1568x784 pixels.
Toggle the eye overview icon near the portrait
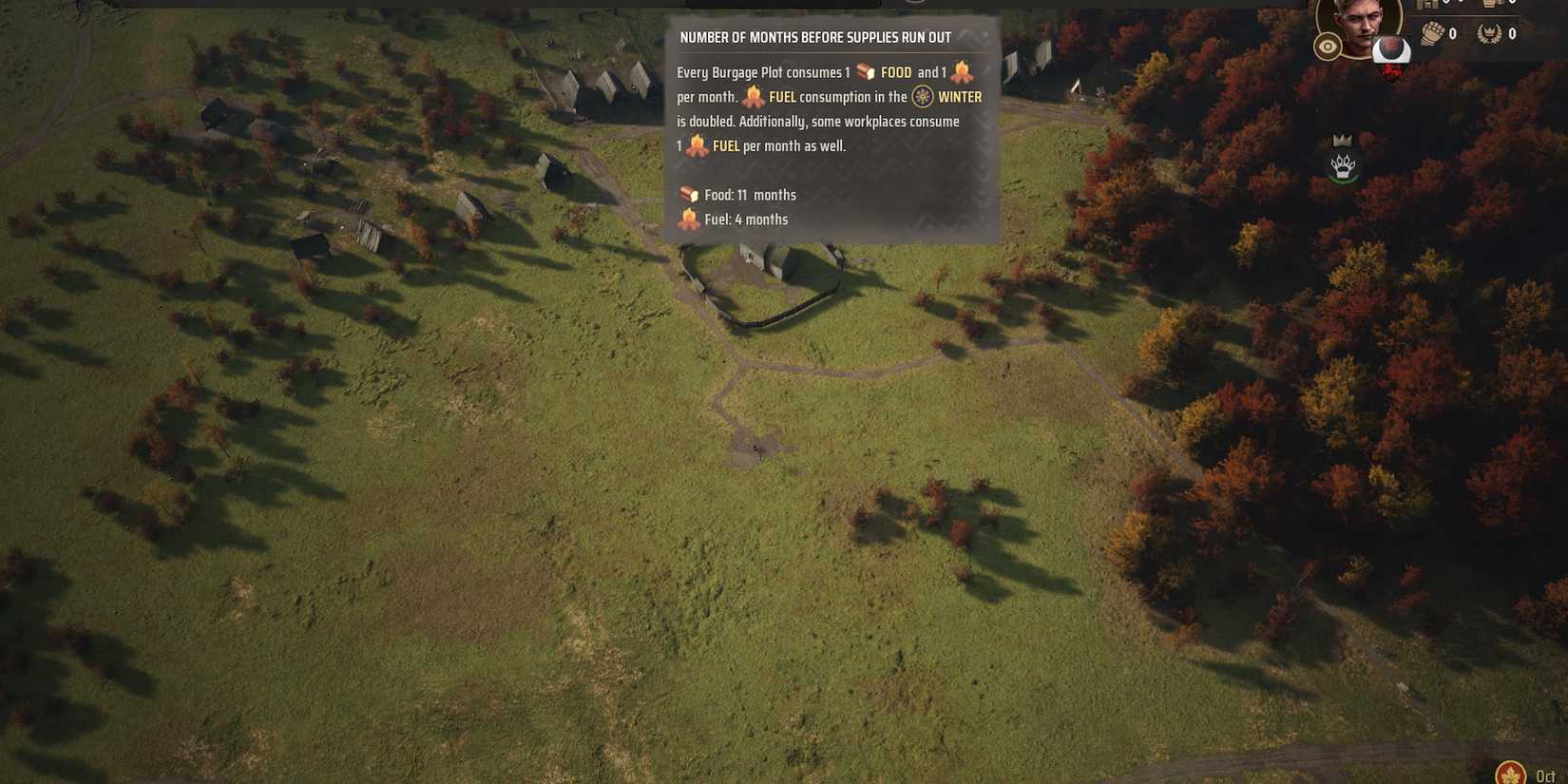pyautogui.click(x=1328, y=46)
